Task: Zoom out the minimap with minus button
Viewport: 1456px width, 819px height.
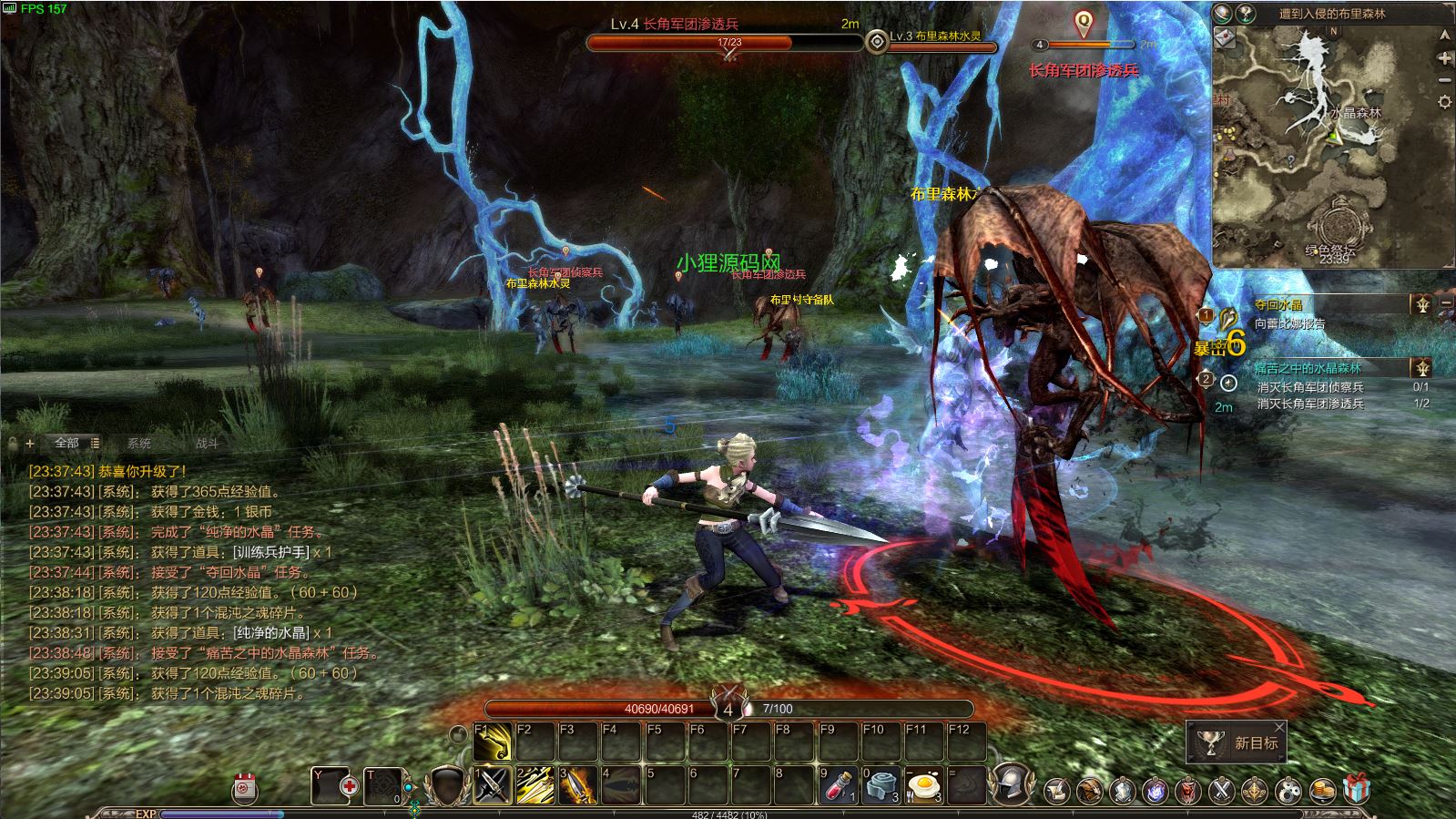Action: pos(1444,80)
